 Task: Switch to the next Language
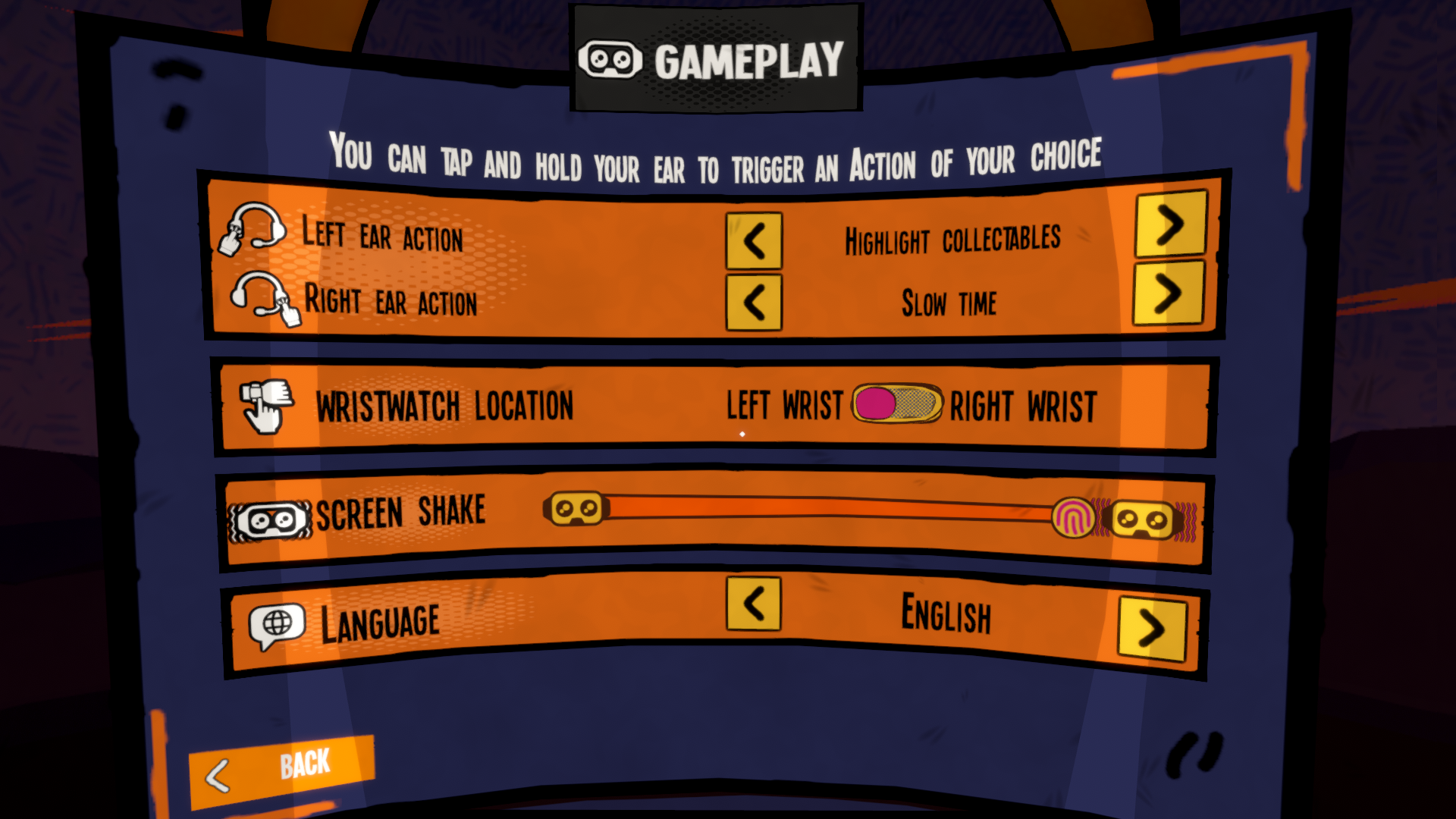click(1152, 629)
